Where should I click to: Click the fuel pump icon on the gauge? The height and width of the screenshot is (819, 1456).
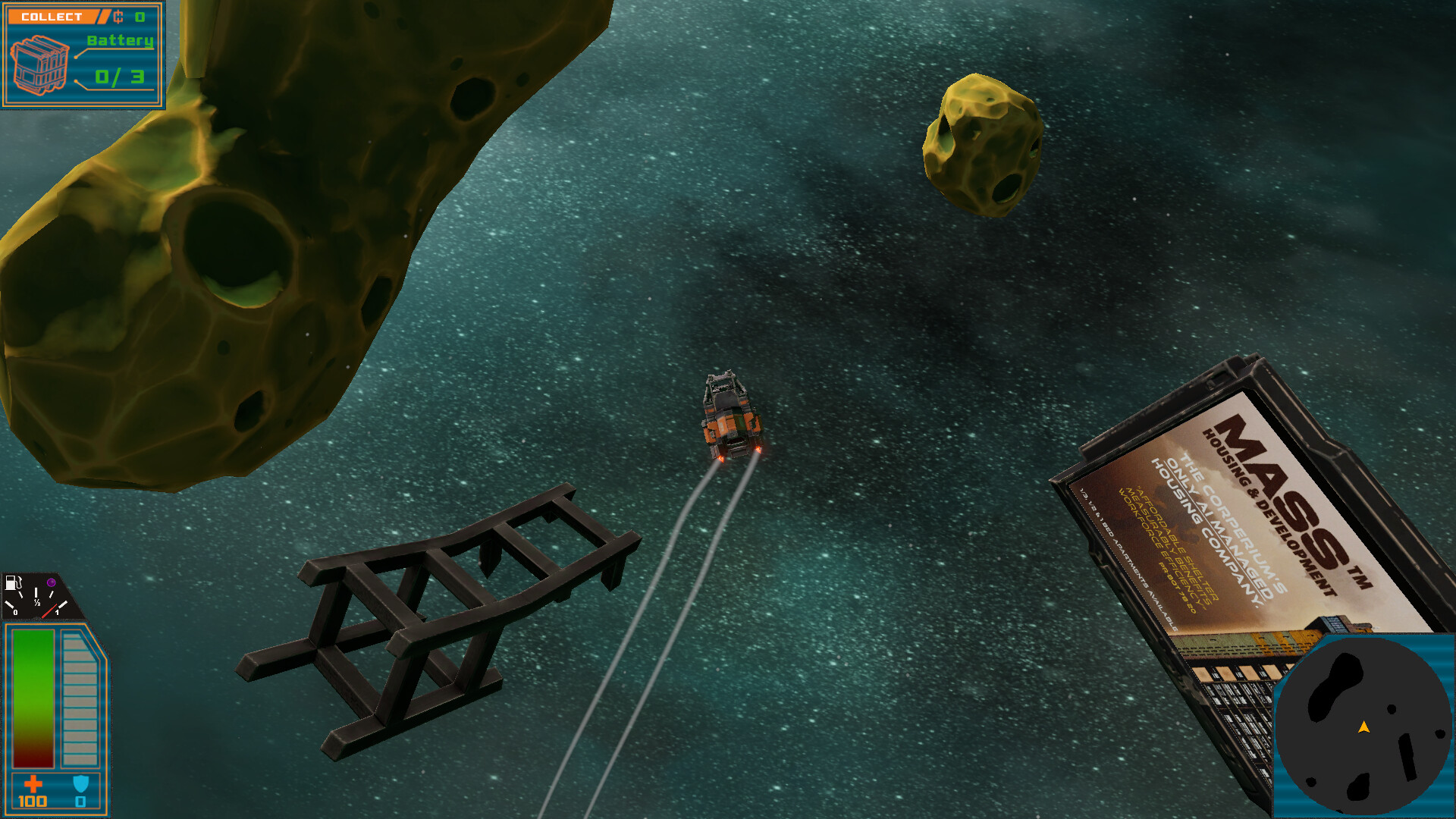(x=13, y=584)
